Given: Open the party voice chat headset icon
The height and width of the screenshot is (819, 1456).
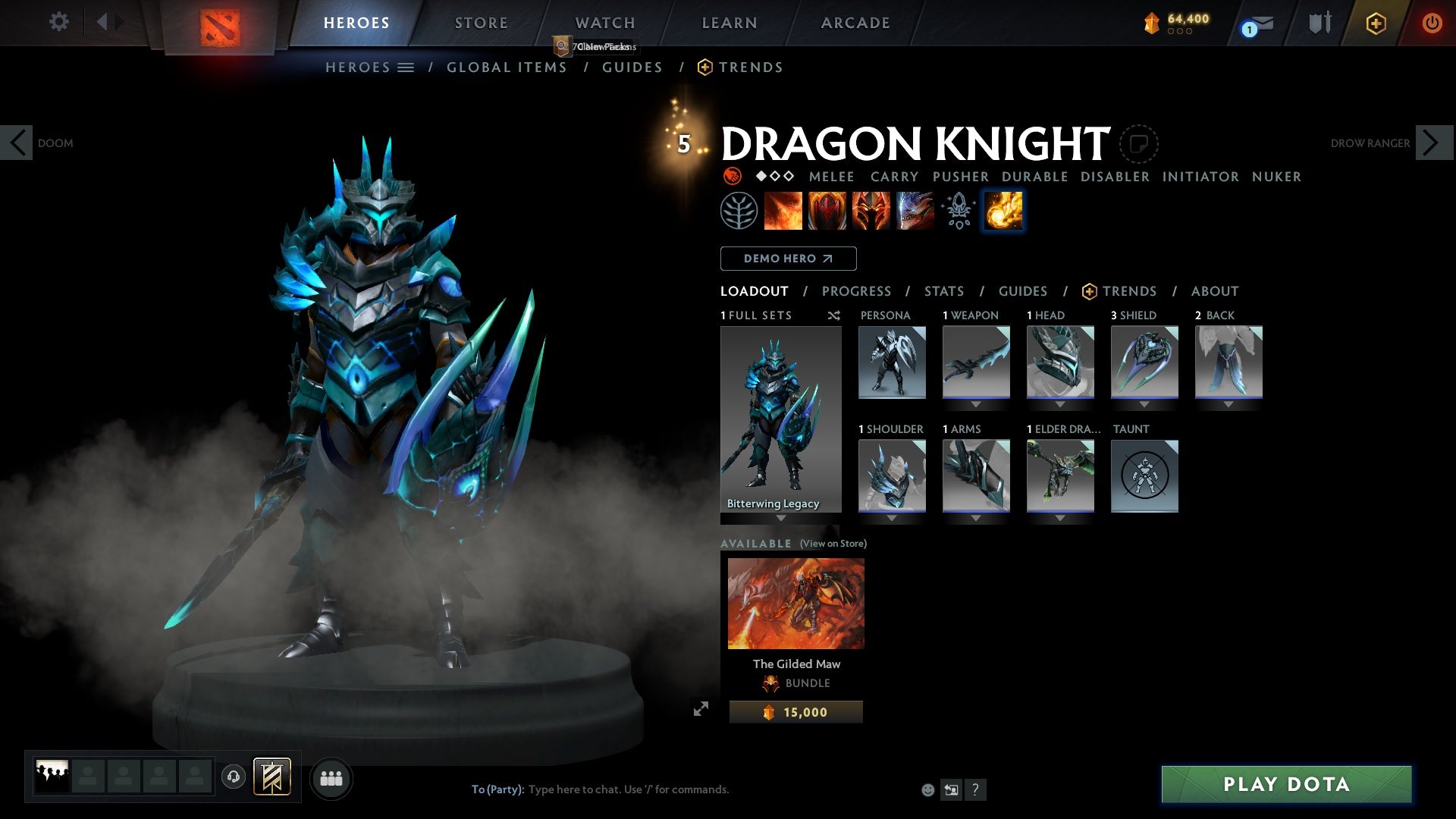Looking at the screenshot, I should (x=233, y=777).
